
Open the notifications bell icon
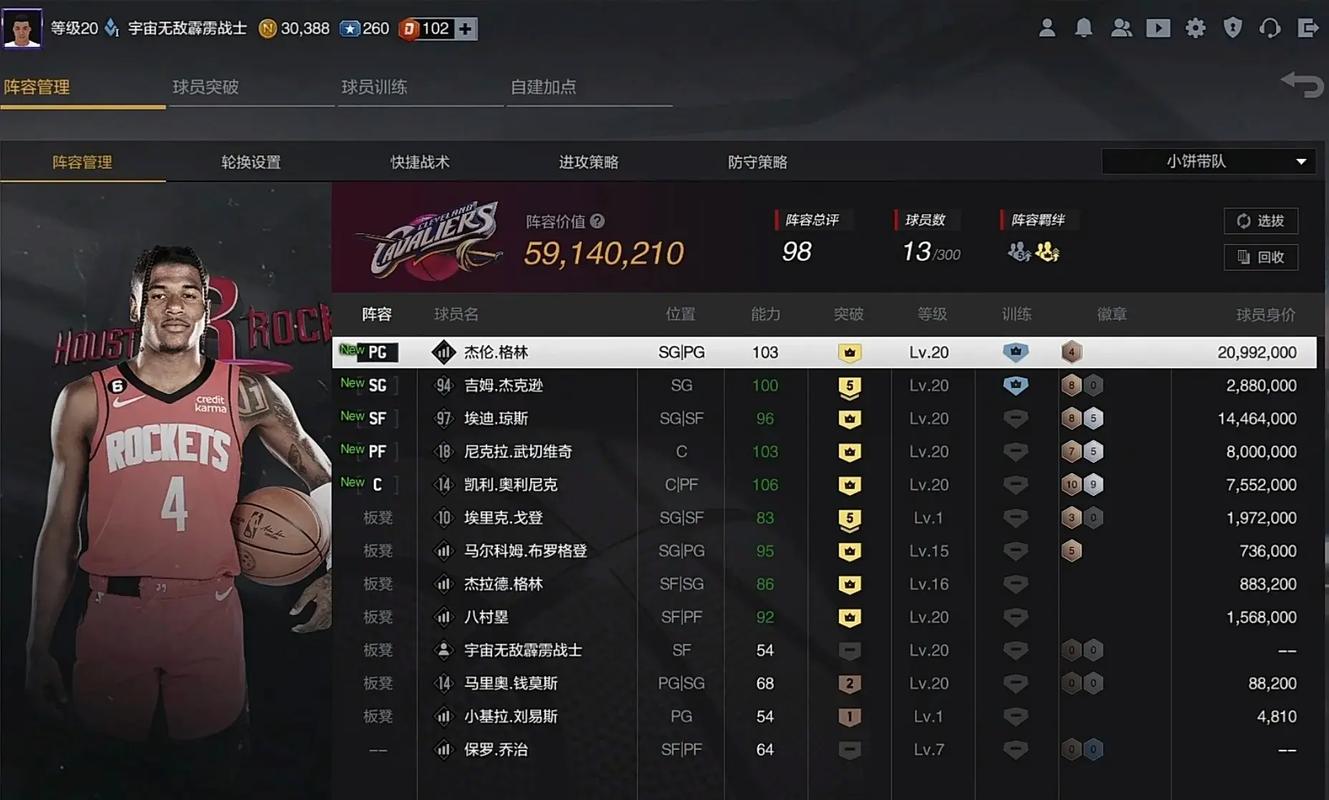(1084, 28)
